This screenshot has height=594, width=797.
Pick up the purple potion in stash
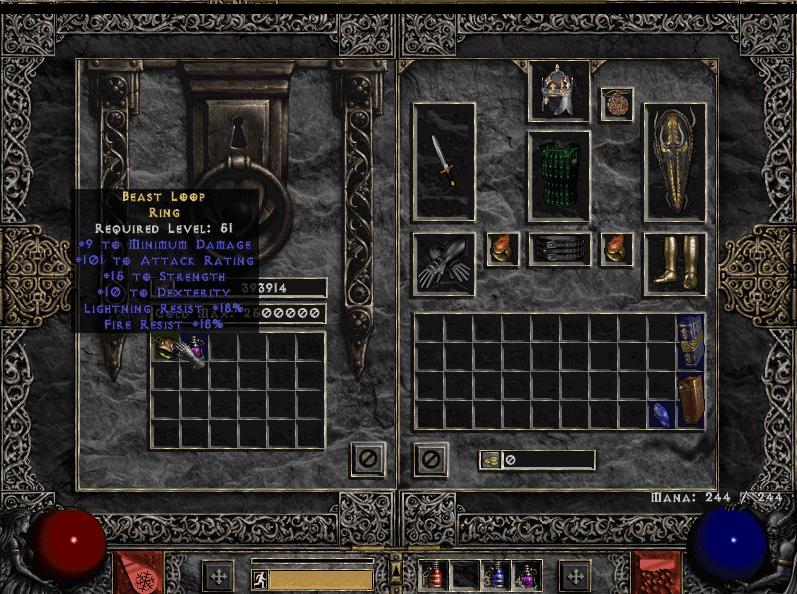coord(197,348)
